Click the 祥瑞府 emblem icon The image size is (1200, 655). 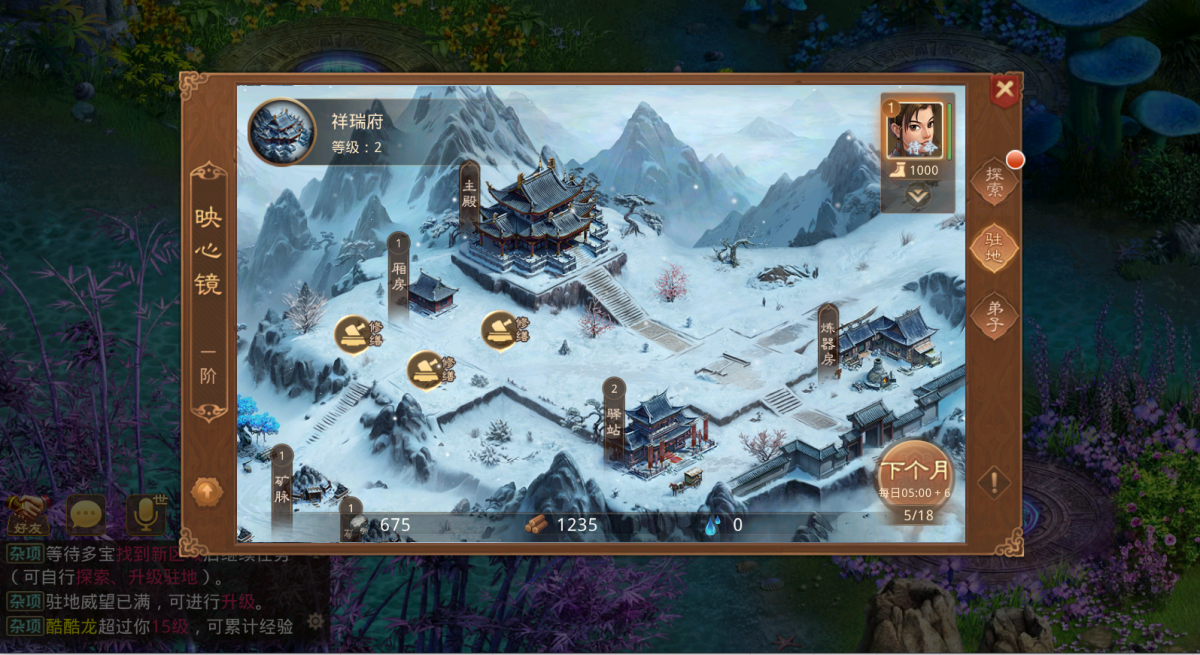[x=281, y=132]
